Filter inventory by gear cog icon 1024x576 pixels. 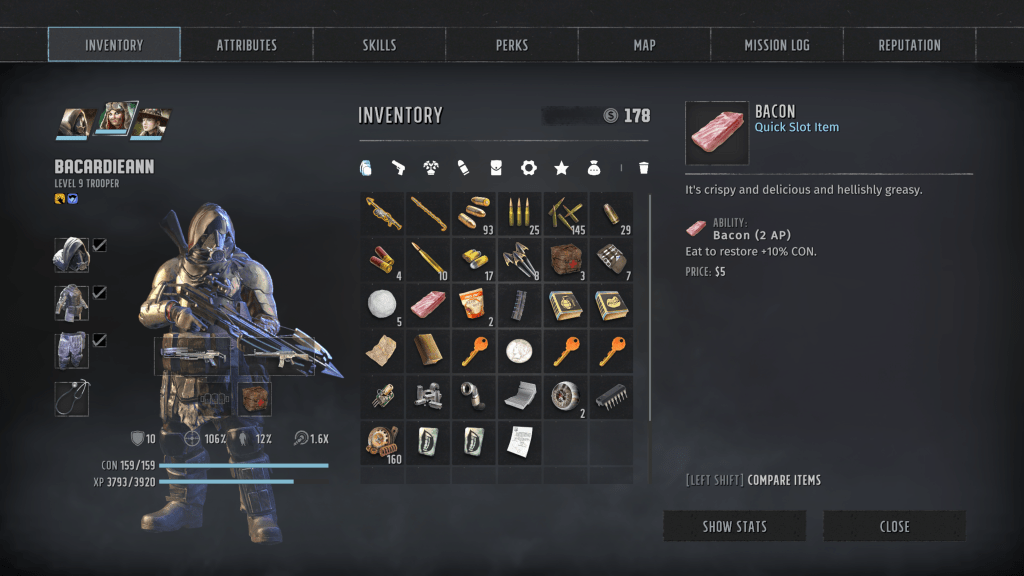[529, 168]
